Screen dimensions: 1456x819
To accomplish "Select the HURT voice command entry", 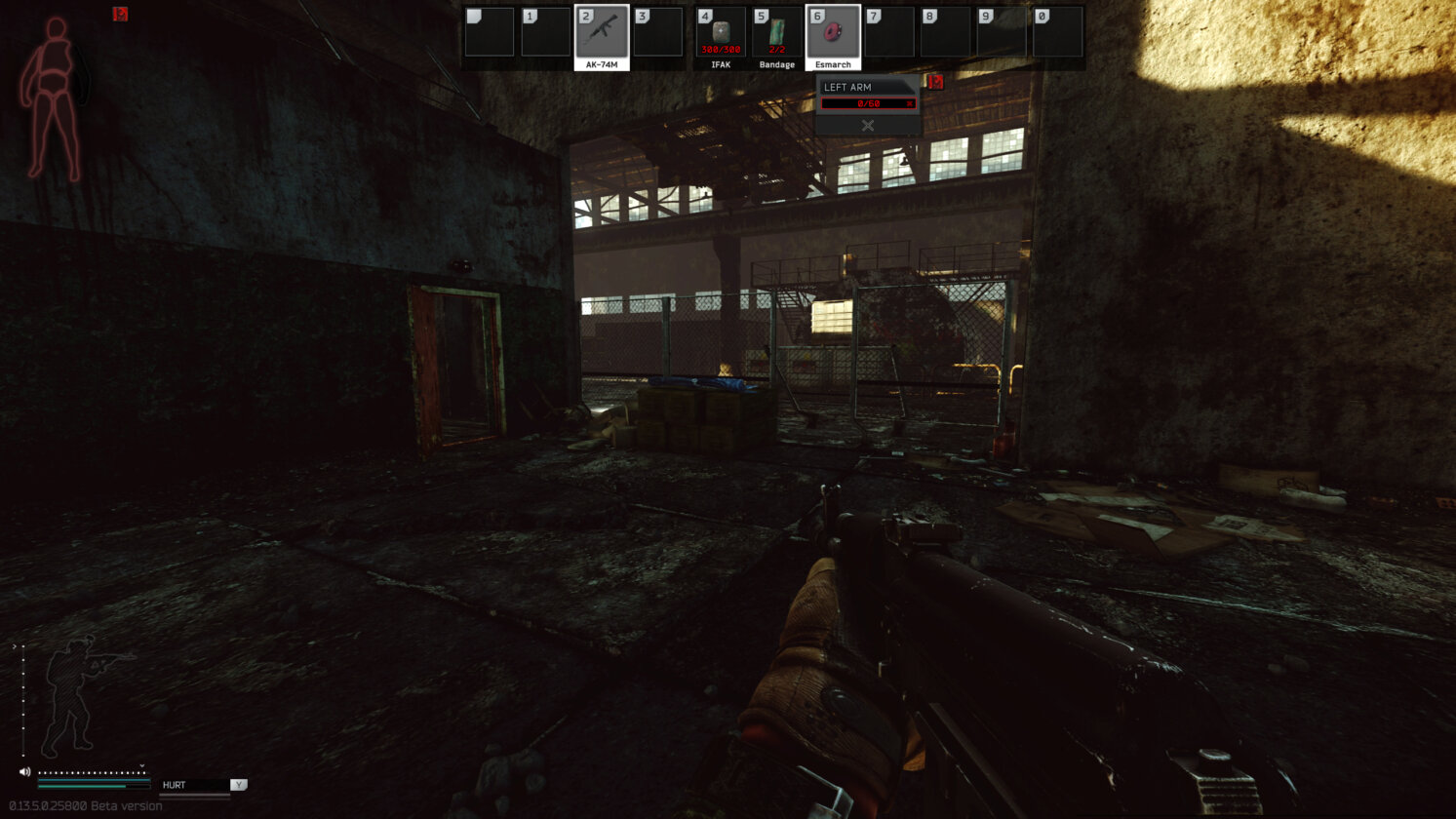I will click(x=192, y=784).
